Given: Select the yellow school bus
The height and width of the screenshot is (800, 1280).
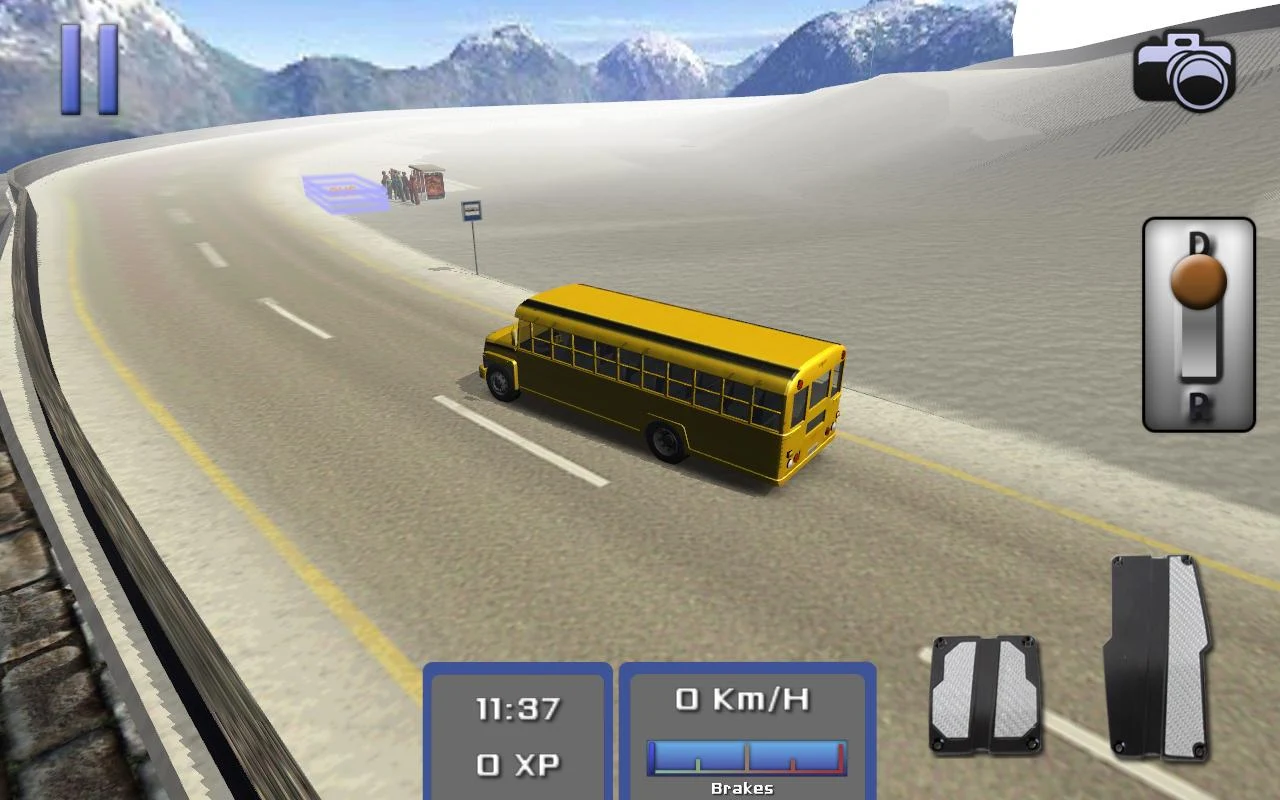Looking at the screenshot, I should pyautogui.click(x=660, y=380).
